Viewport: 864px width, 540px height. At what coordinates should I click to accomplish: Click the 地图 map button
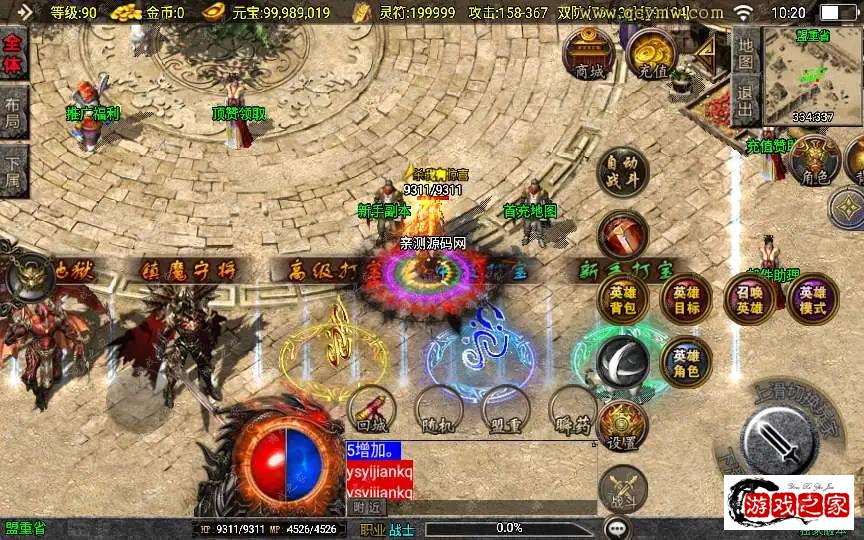[745, 53]
